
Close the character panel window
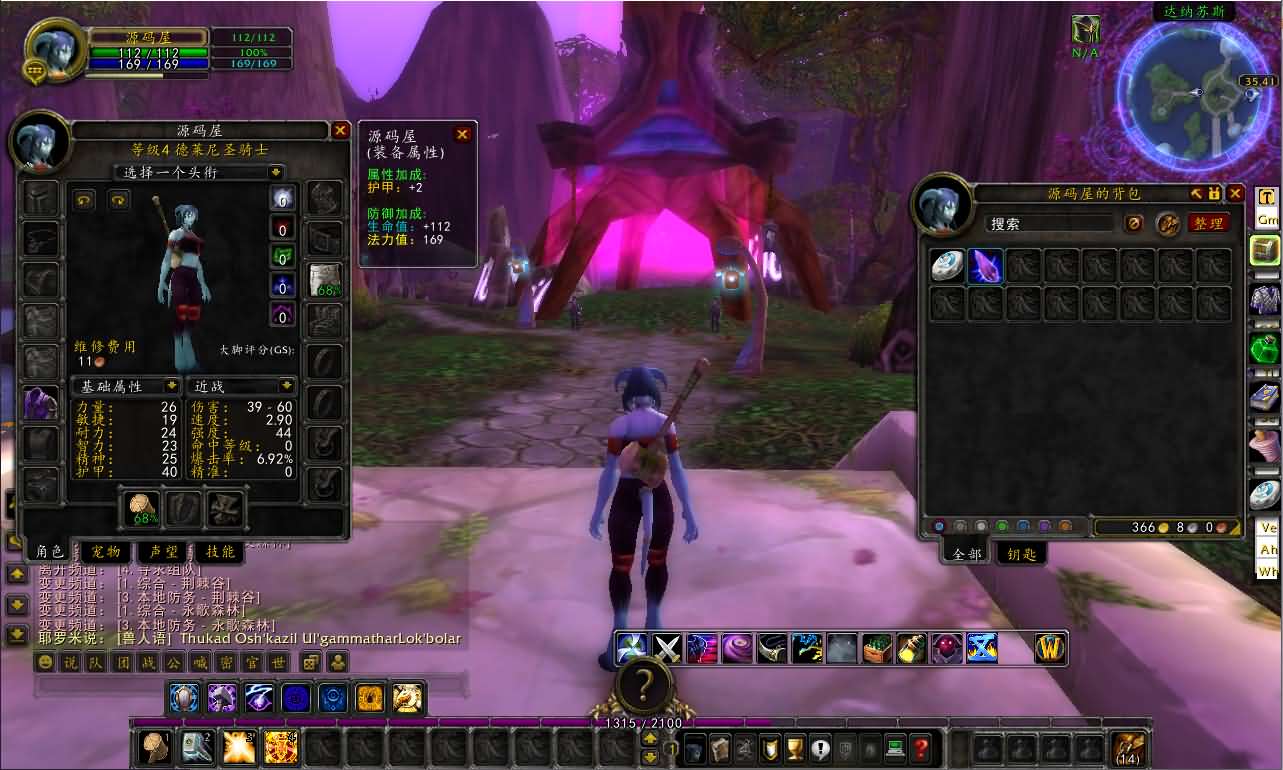[340, 131]
